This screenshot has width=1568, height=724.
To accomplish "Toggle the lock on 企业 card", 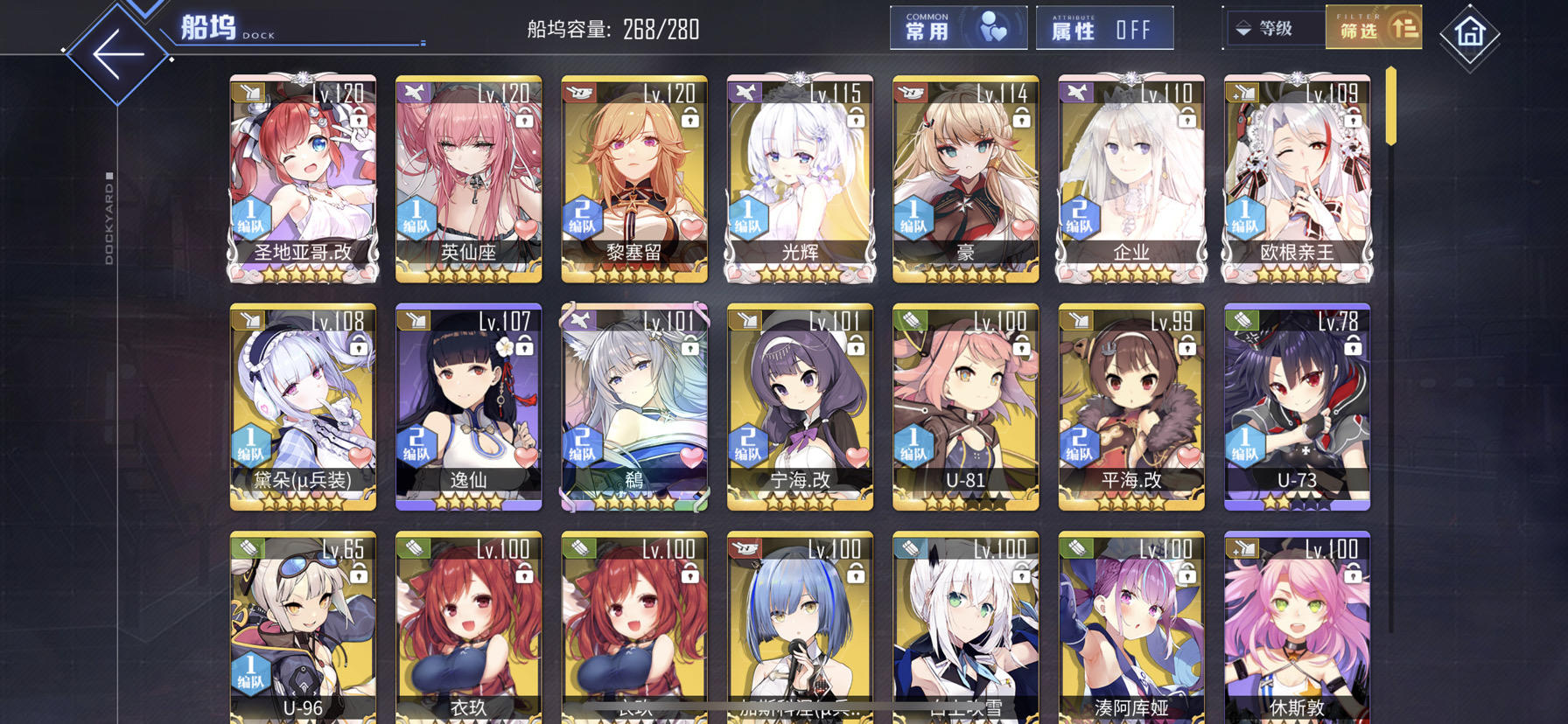I will [1188, 119].
